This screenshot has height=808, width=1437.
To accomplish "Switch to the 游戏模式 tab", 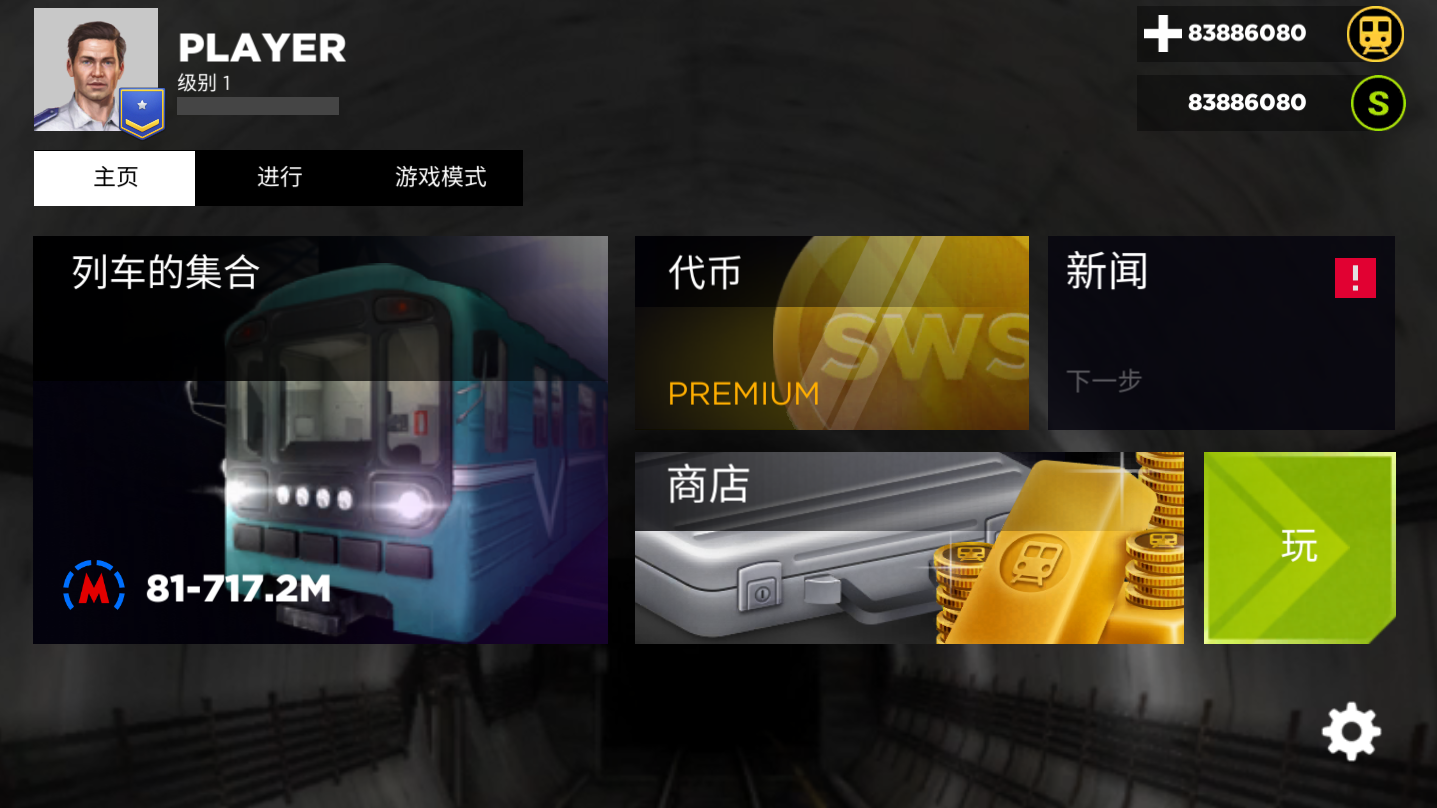I will 440,177.
